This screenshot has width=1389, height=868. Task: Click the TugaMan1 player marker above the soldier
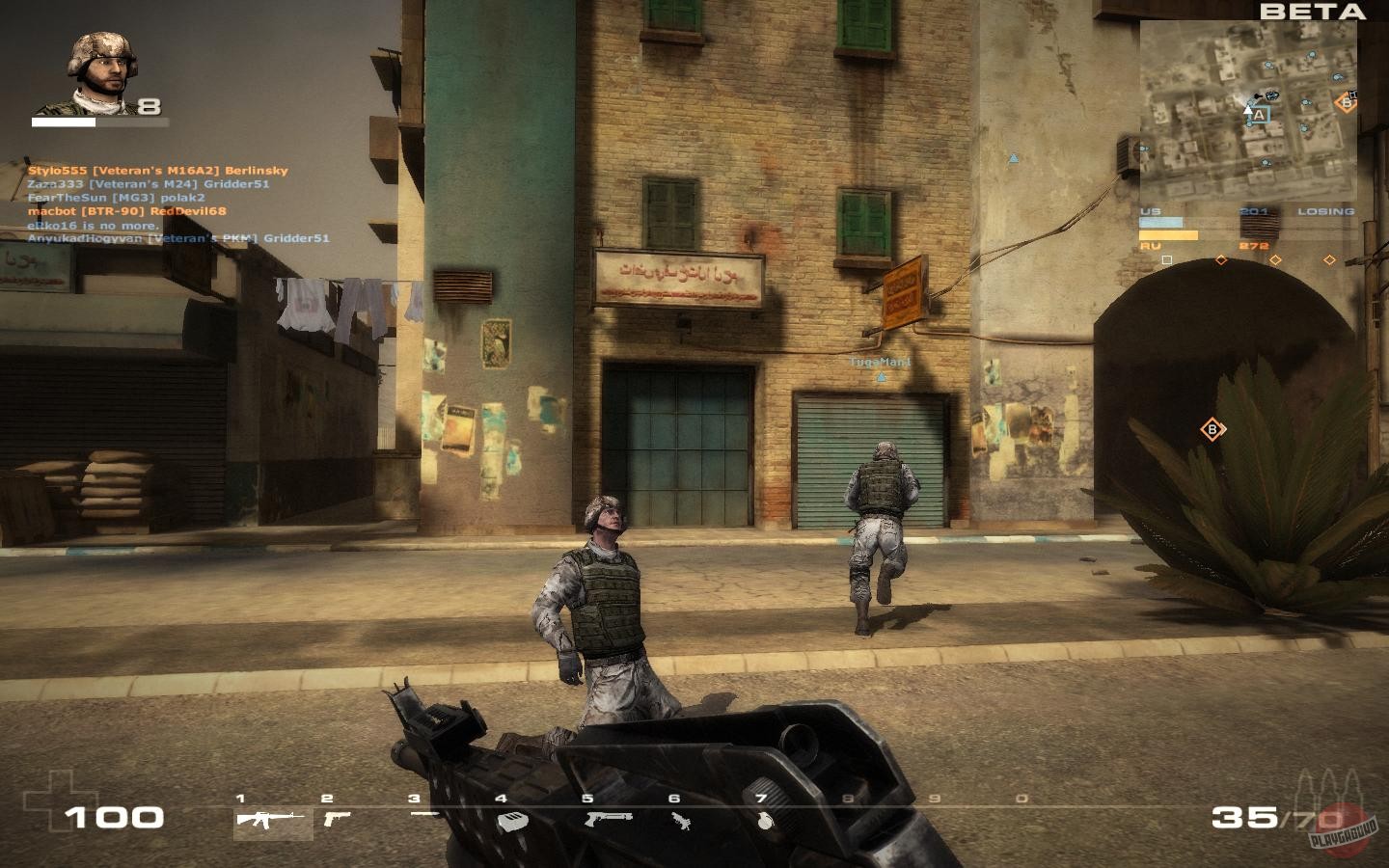[x=878, y=362]
